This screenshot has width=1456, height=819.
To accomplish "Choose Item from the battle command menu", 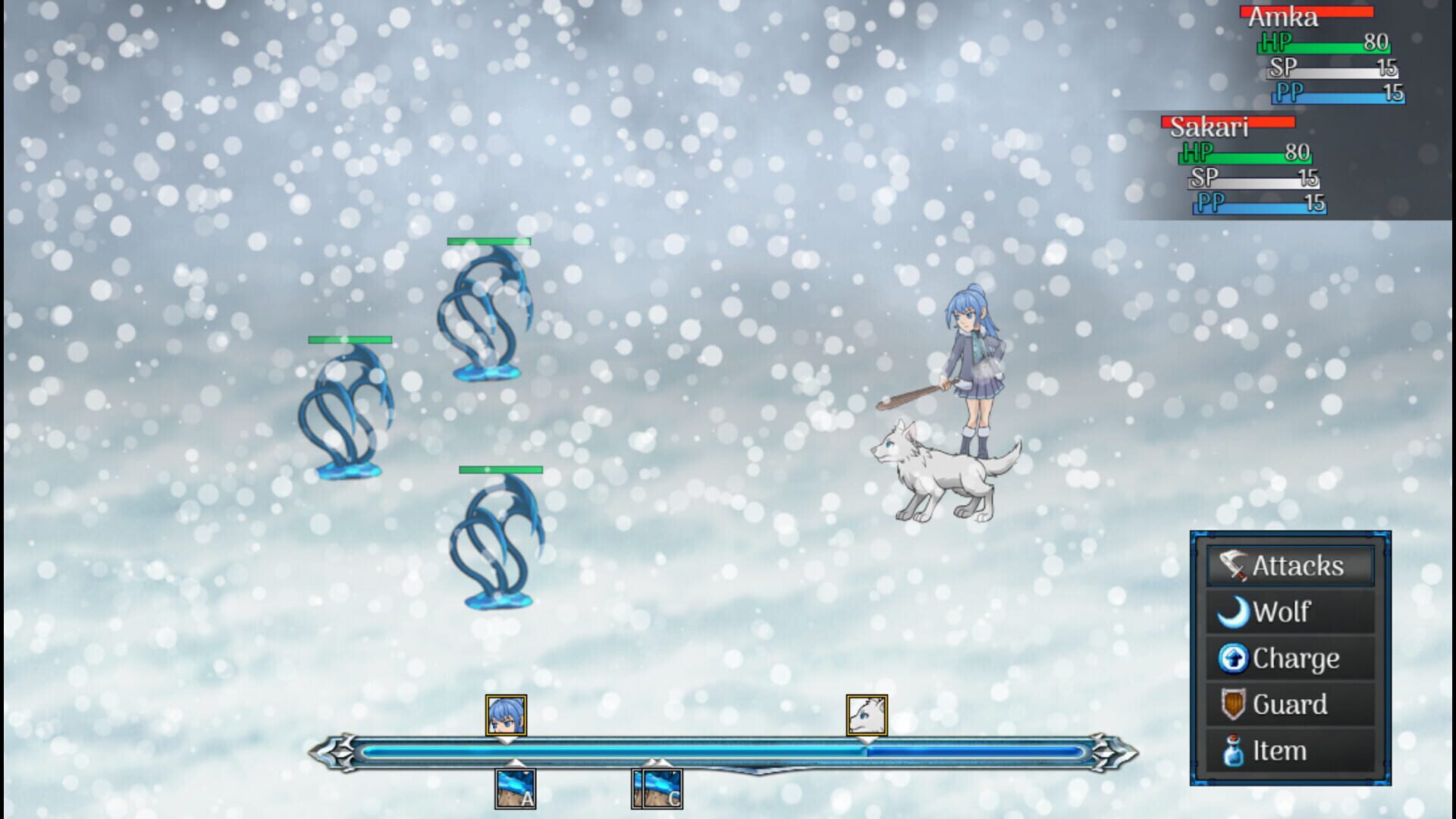I will click(1288, 750).
